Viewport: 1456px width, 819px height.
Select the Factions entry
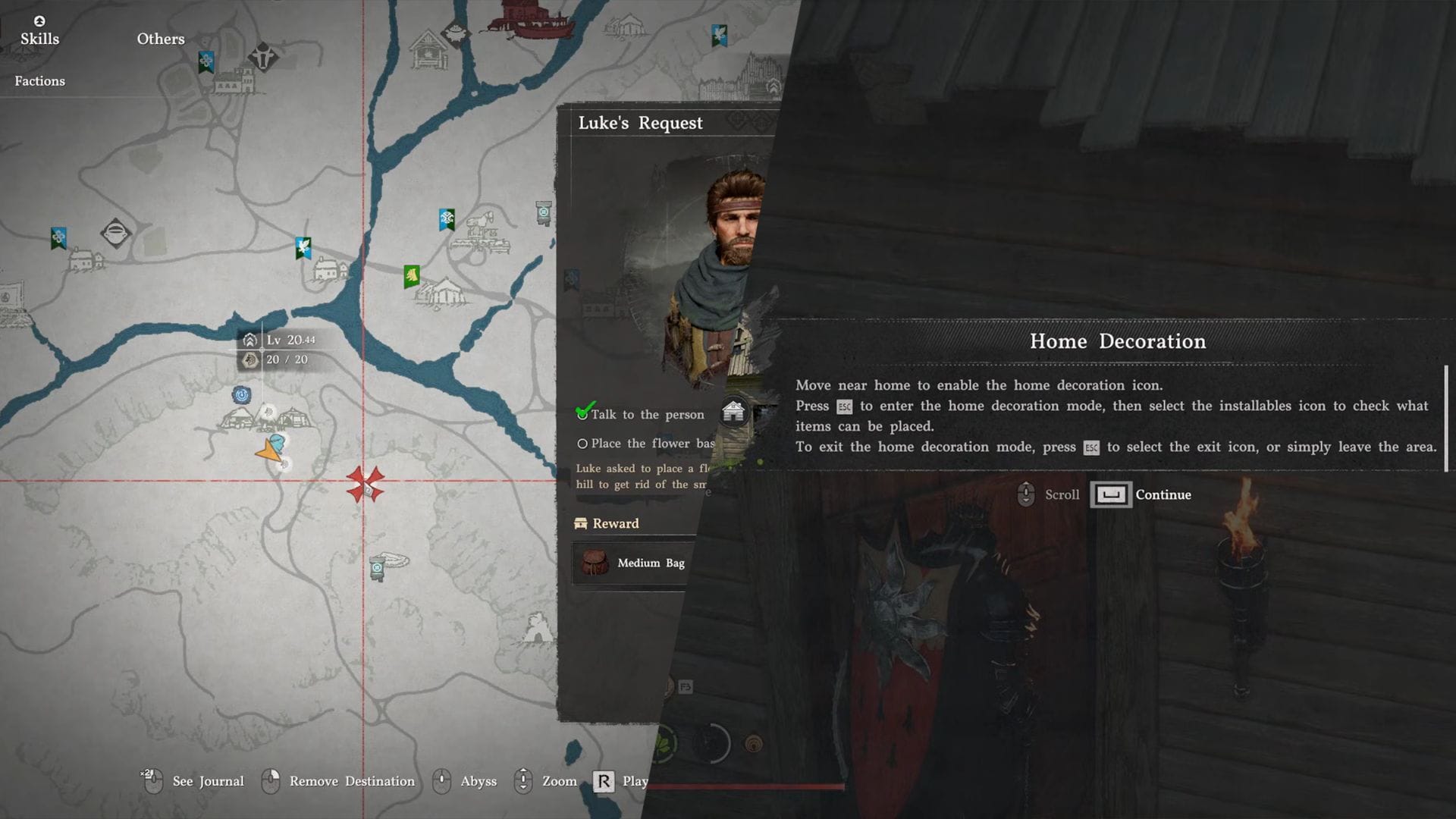39,81
